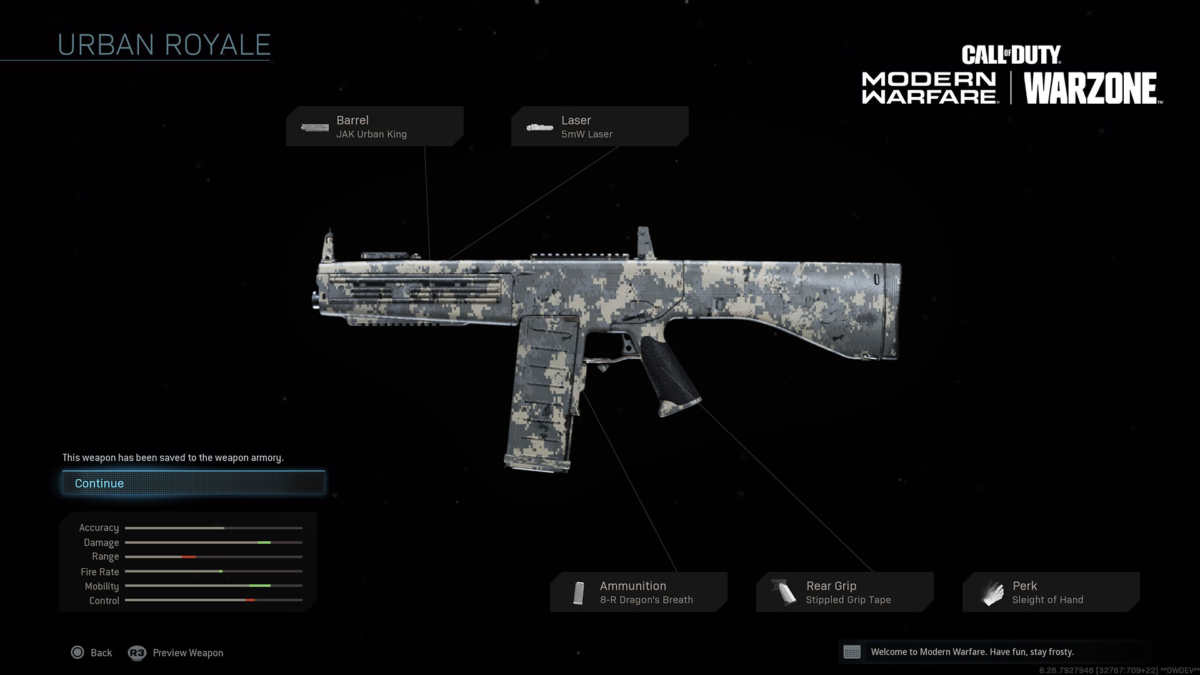Open the Laser 5mW Laser attachment slot

[600, 127]
